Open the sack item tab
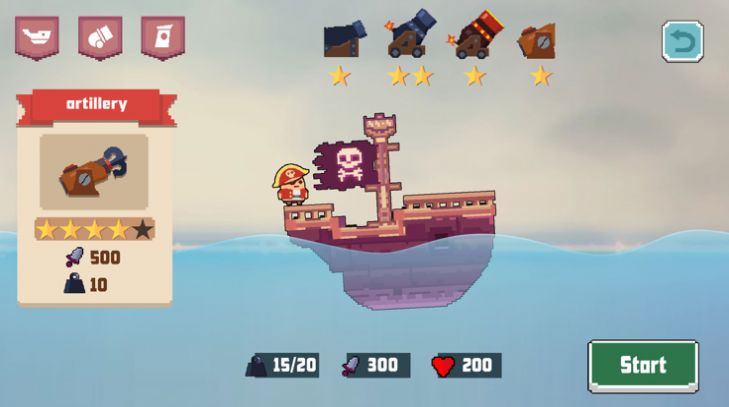The height and width of the screenshot is (407, 729). [x=162, y=38]
